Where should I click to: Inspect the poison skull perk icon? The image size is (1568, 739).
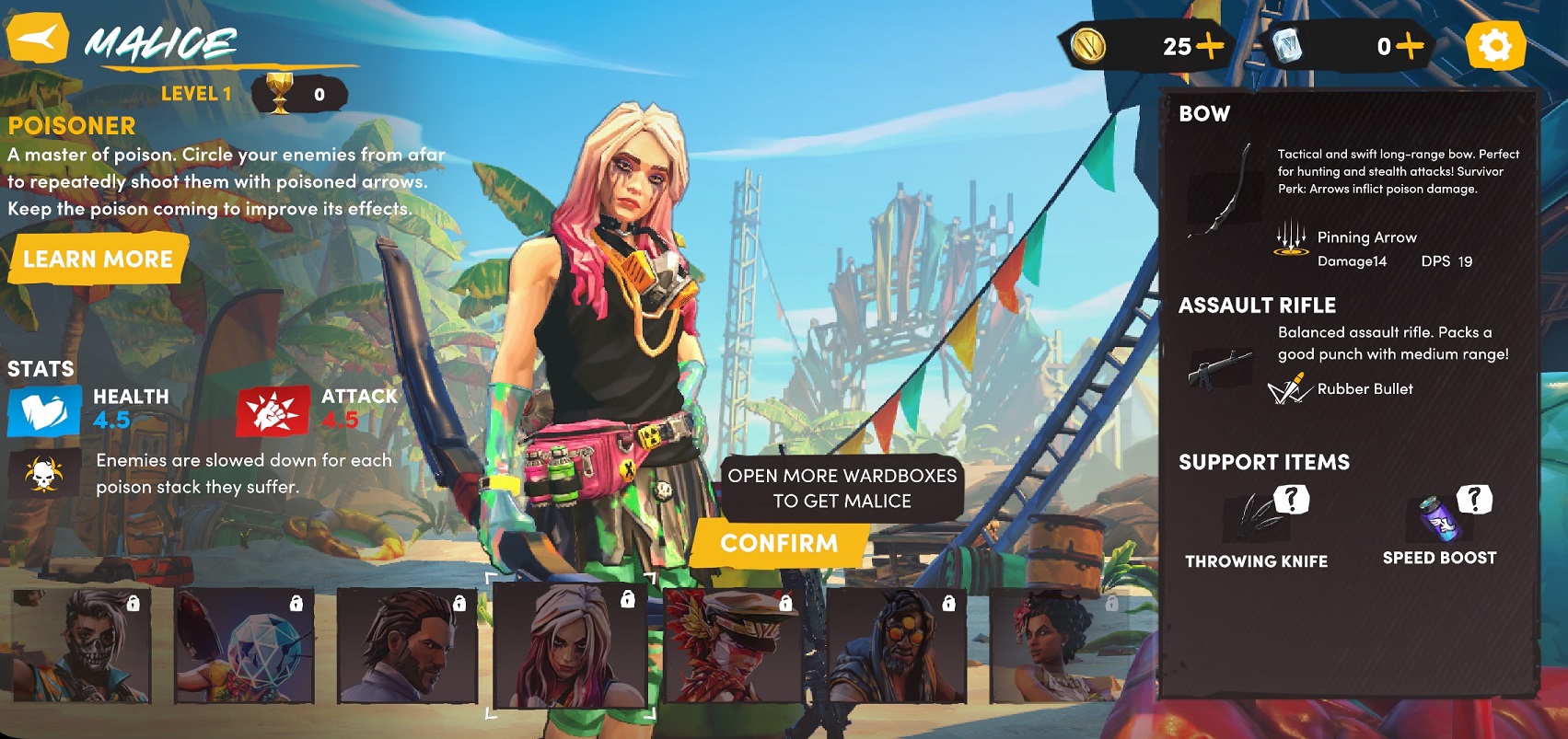43,473
